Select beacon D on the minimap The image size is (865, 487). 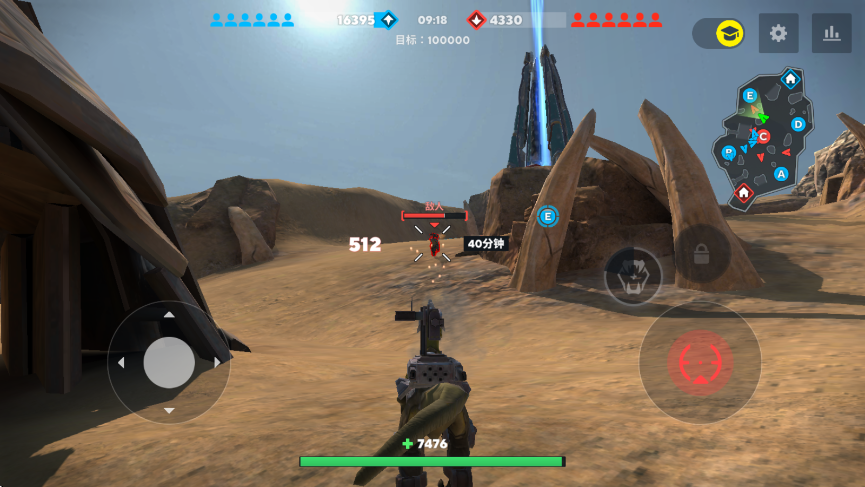coord(798,124)
